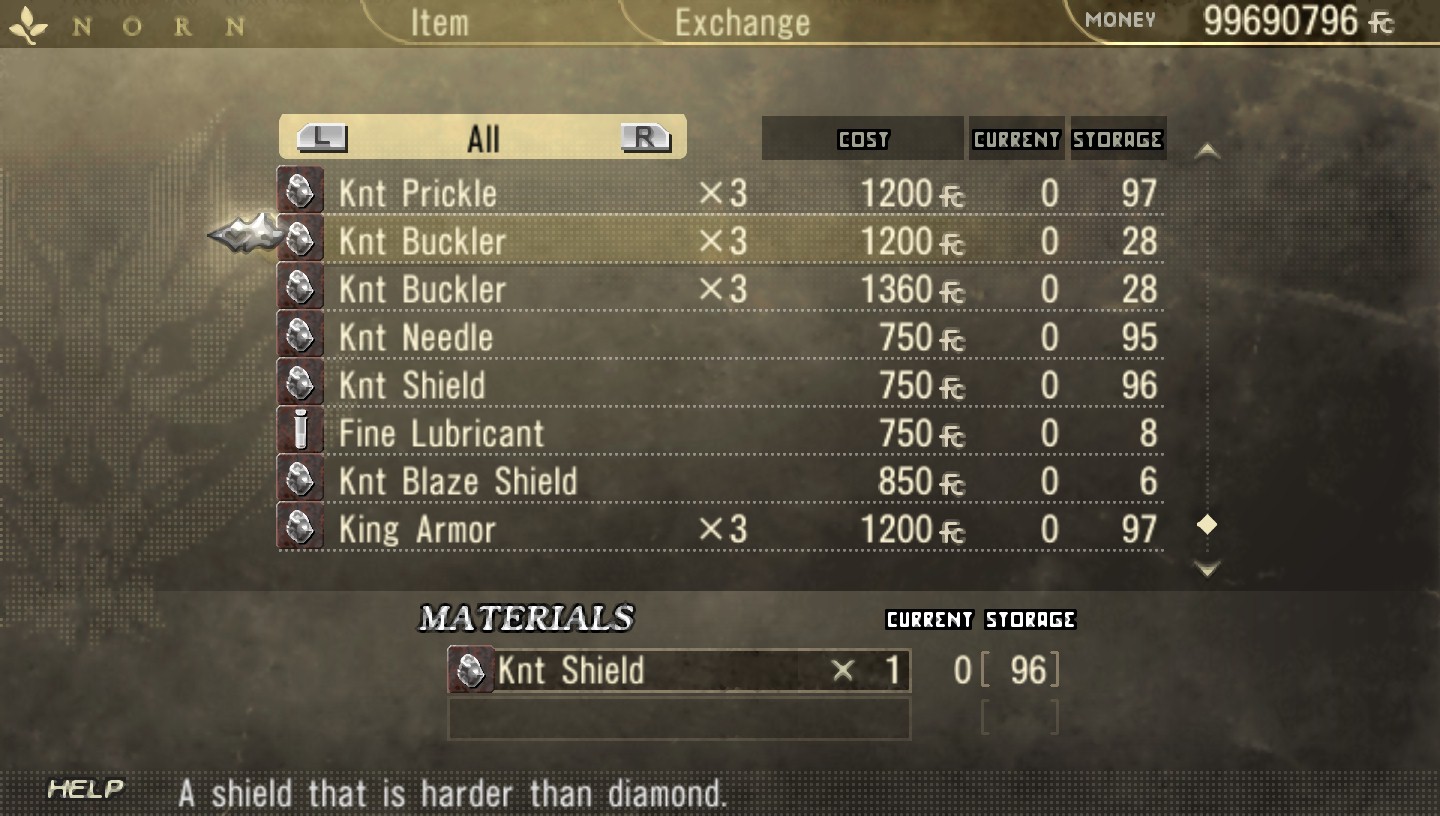
Task: Select Knt Needle in the list
Action: pos(720,337)
